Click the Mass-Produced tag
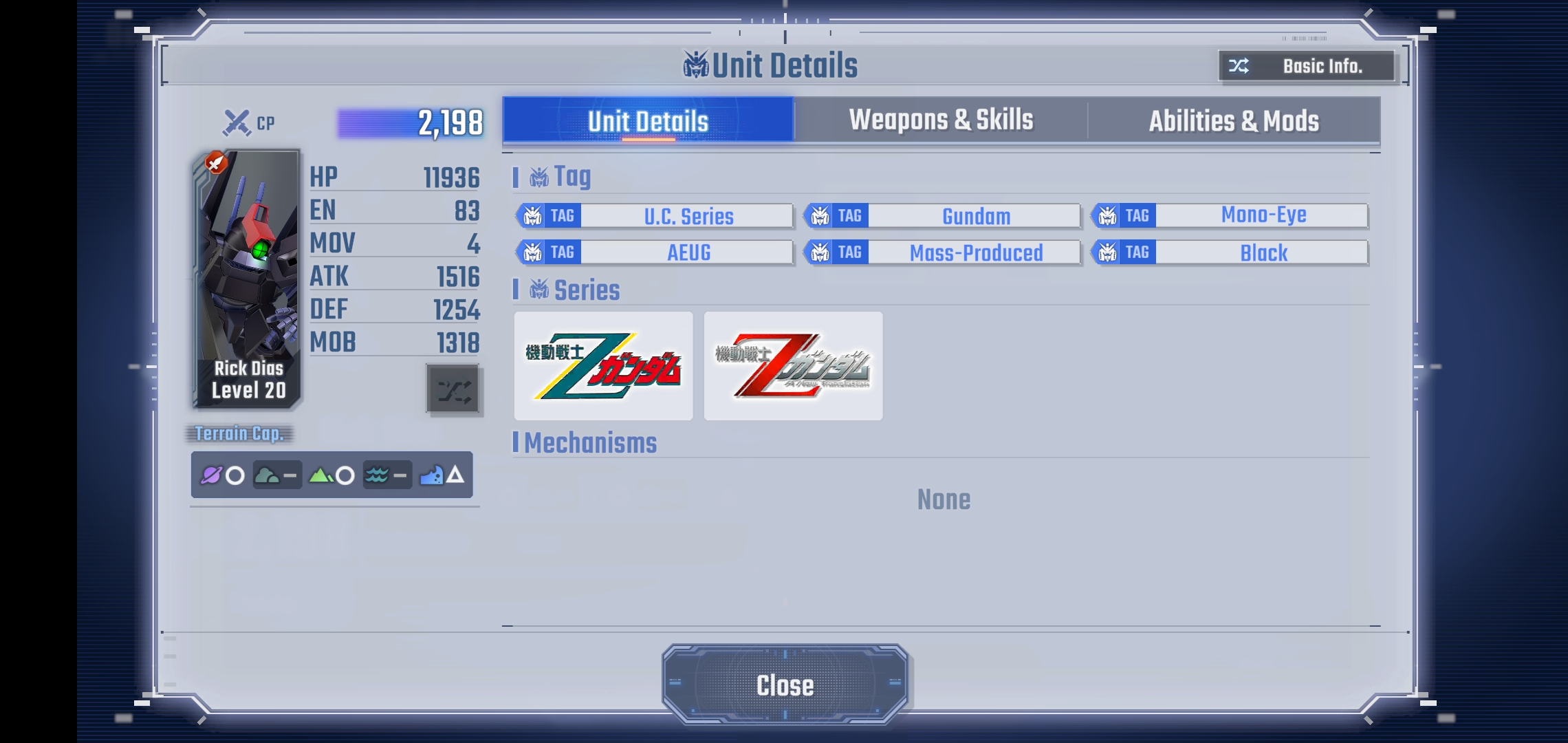The image size is (1568, 743). tap(942, 252)
